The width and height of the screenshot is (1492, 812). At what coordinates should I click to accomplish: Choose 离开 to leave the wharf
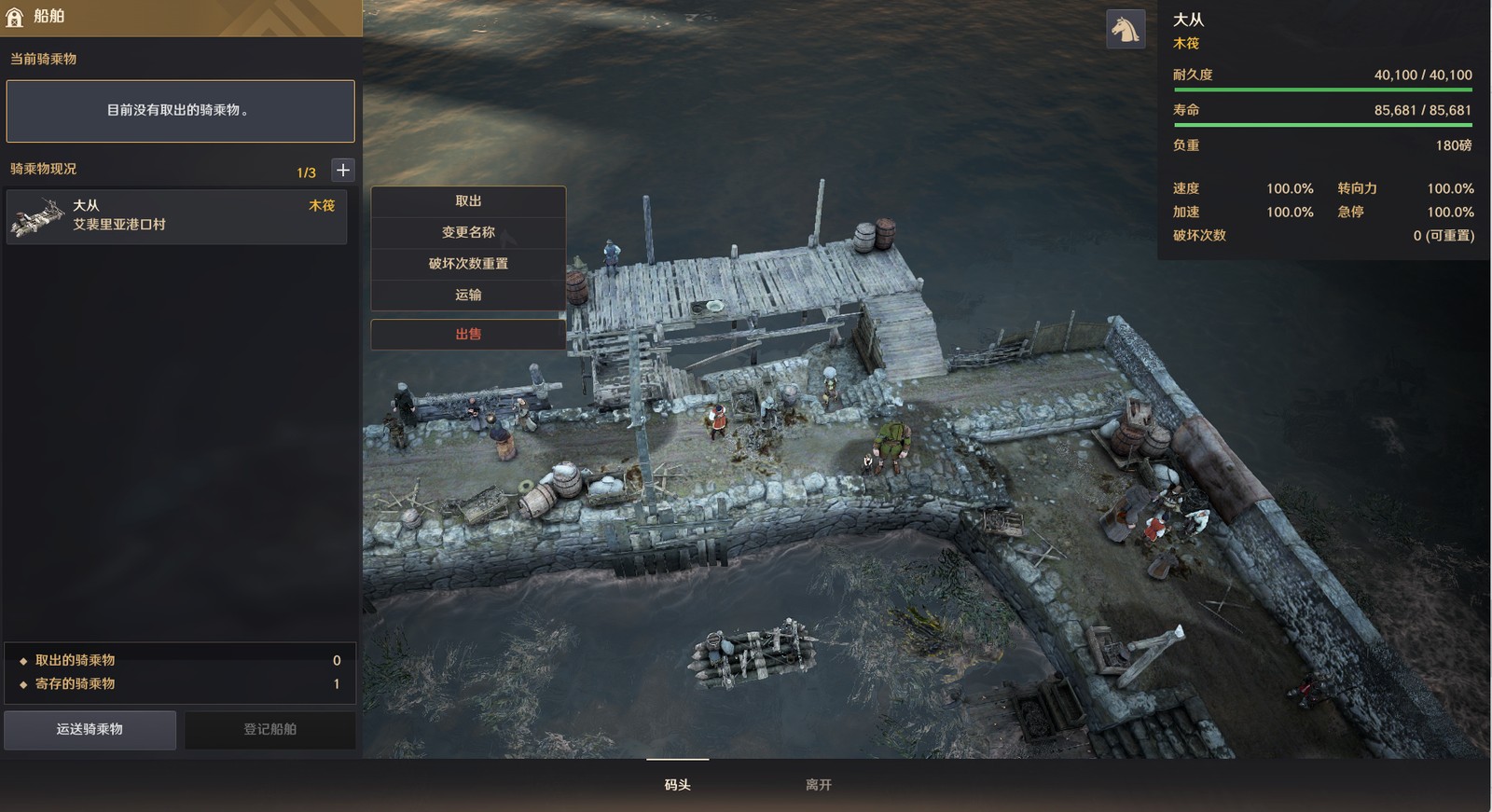pos(818,784)
